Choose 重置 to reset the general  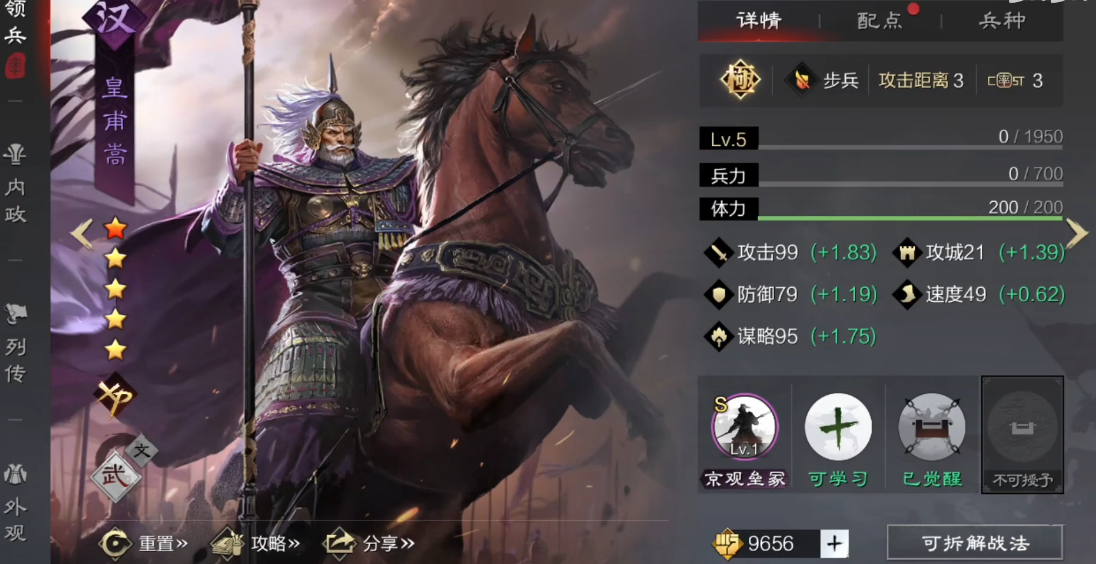146,544
